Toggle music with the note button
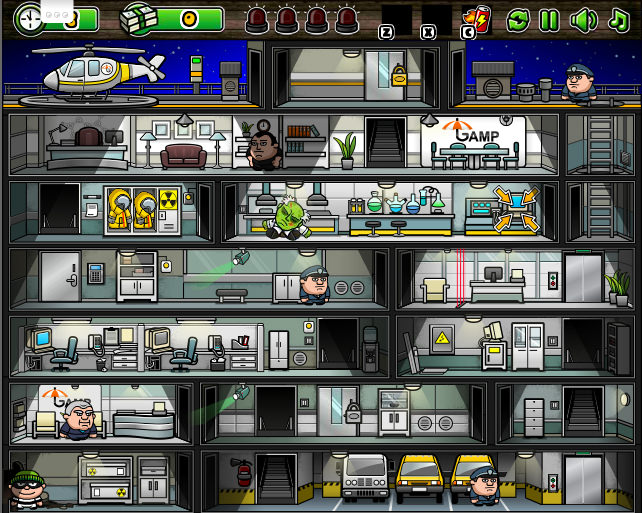This screenshot has width=642, height=513. tap(618, 19)
